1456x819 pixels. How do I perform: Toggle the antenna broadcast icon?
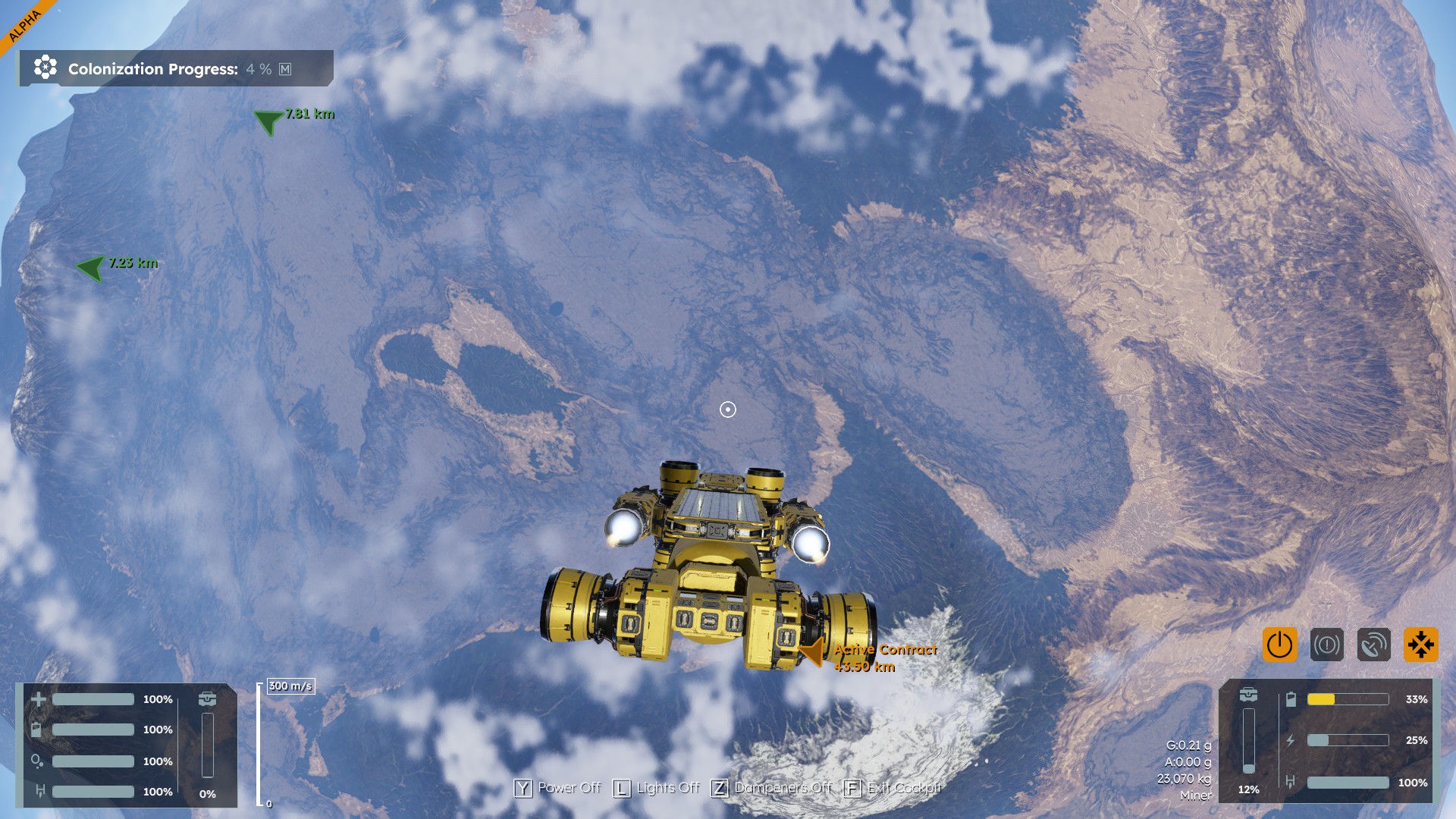1373,645
